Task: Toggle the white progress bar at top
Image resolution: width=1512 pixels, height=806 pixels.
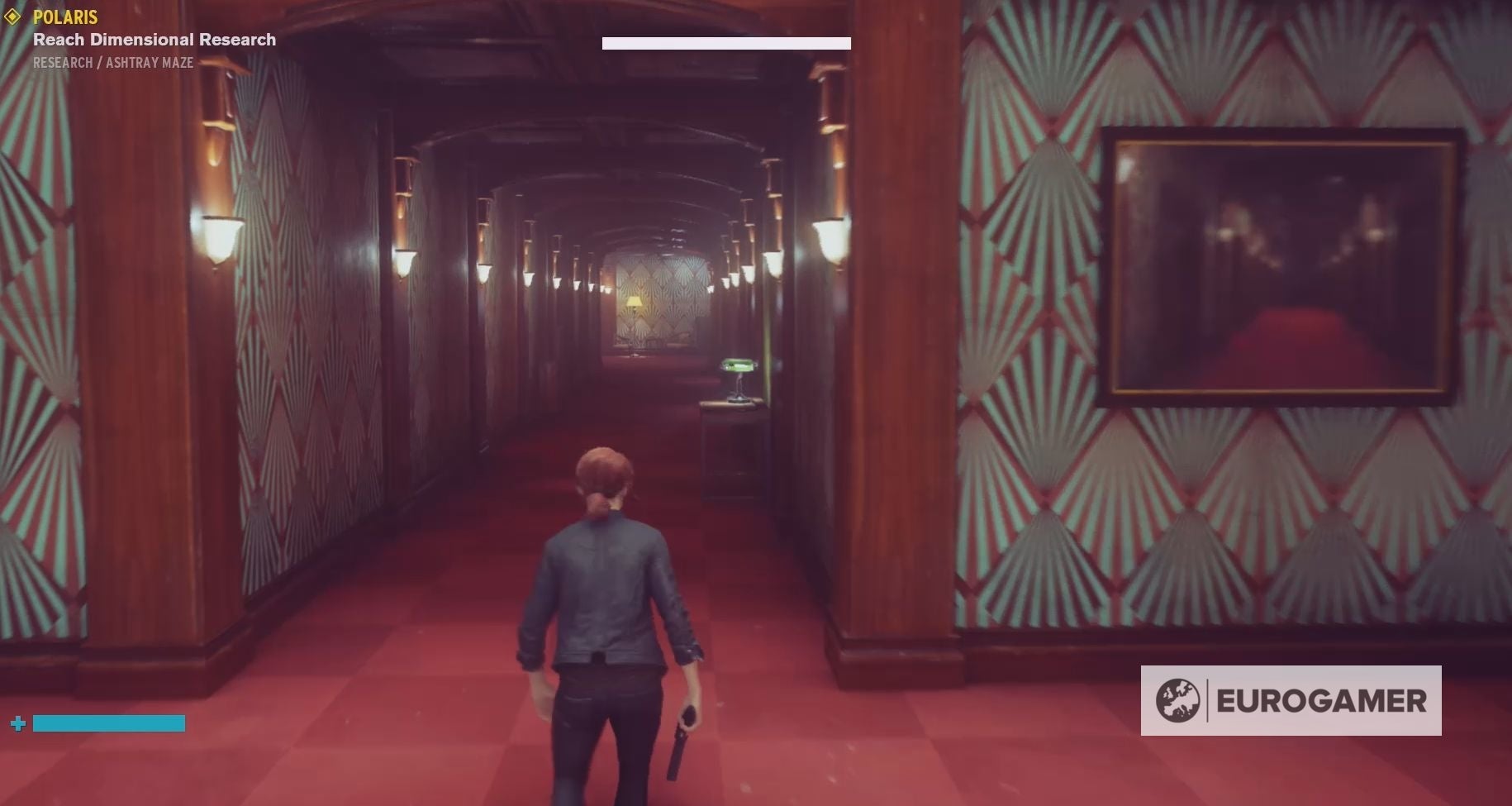Action: 726,42
